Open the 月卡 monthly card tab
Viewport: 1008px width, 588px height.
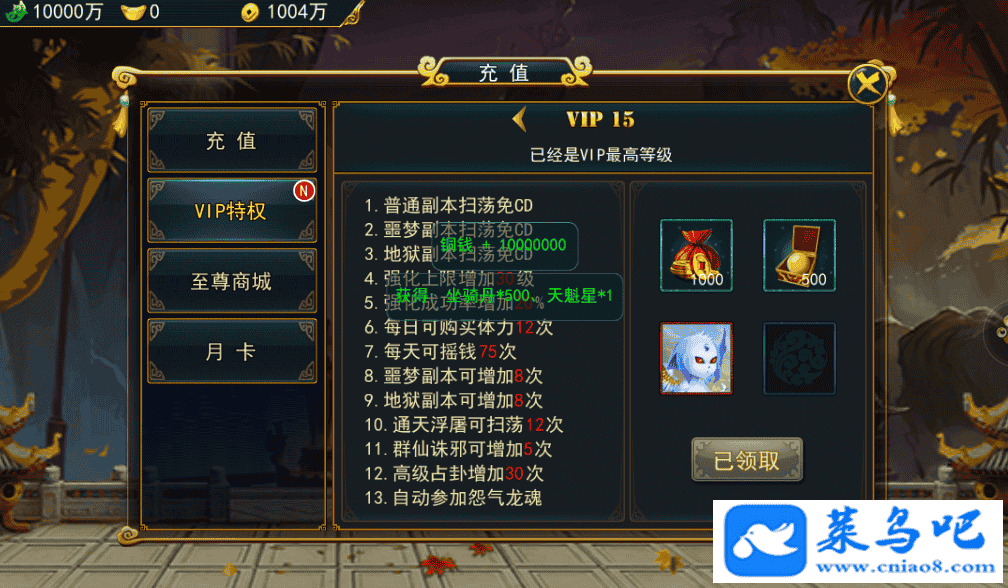(x=232, y=352)
